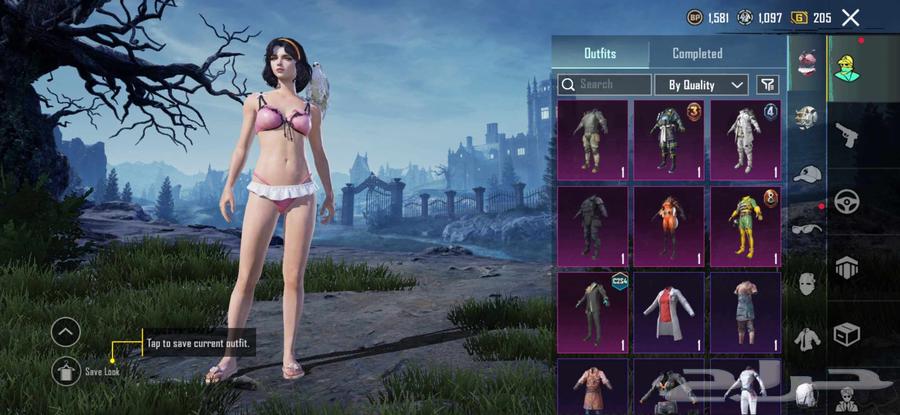Select the Outfits tab

pyautogui.click(x=600, y=53)
